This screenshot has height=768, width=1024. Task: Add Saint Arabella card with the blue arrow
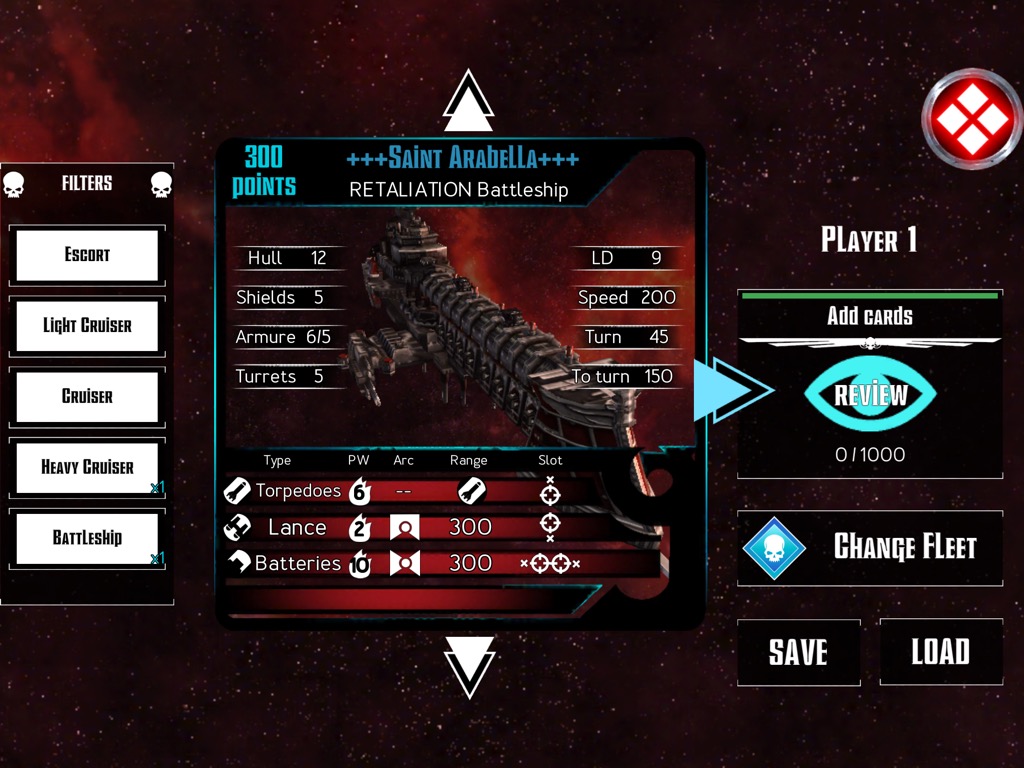(731, 390)
